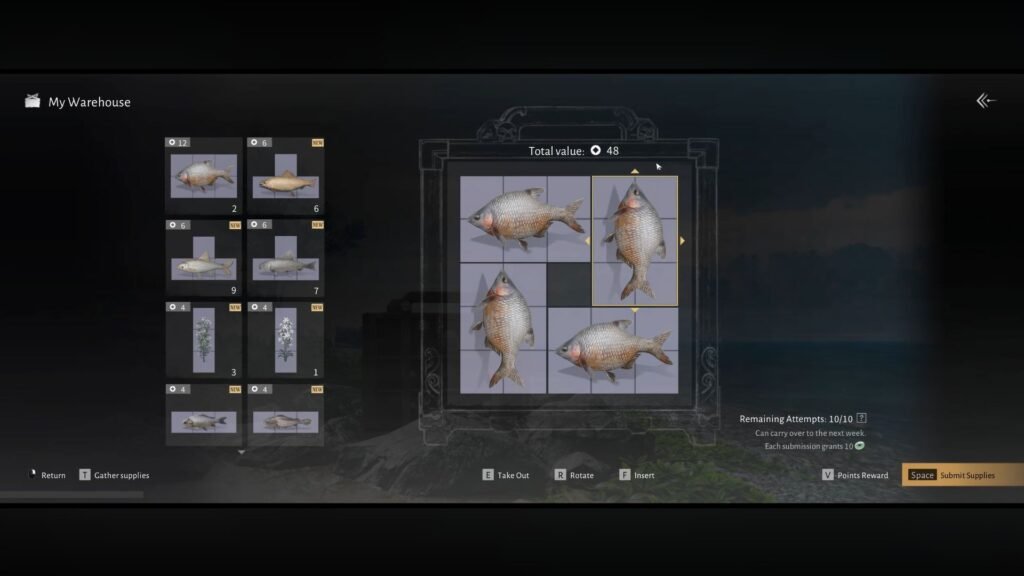Viewport: 1024px width, 576px height.
Task: Select the value-6 fish with 6 in stock
Action: (x=286, y=176)
